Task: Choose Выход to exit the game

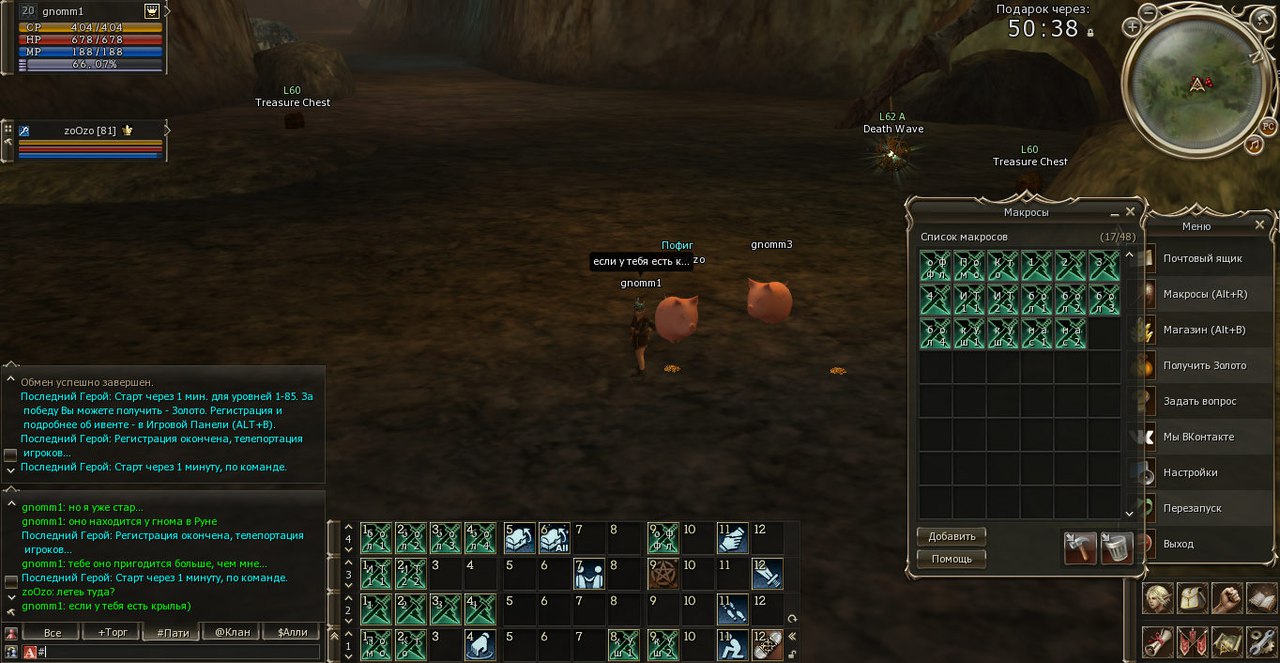Action: pyautogui.click(x=1178, y=544)
